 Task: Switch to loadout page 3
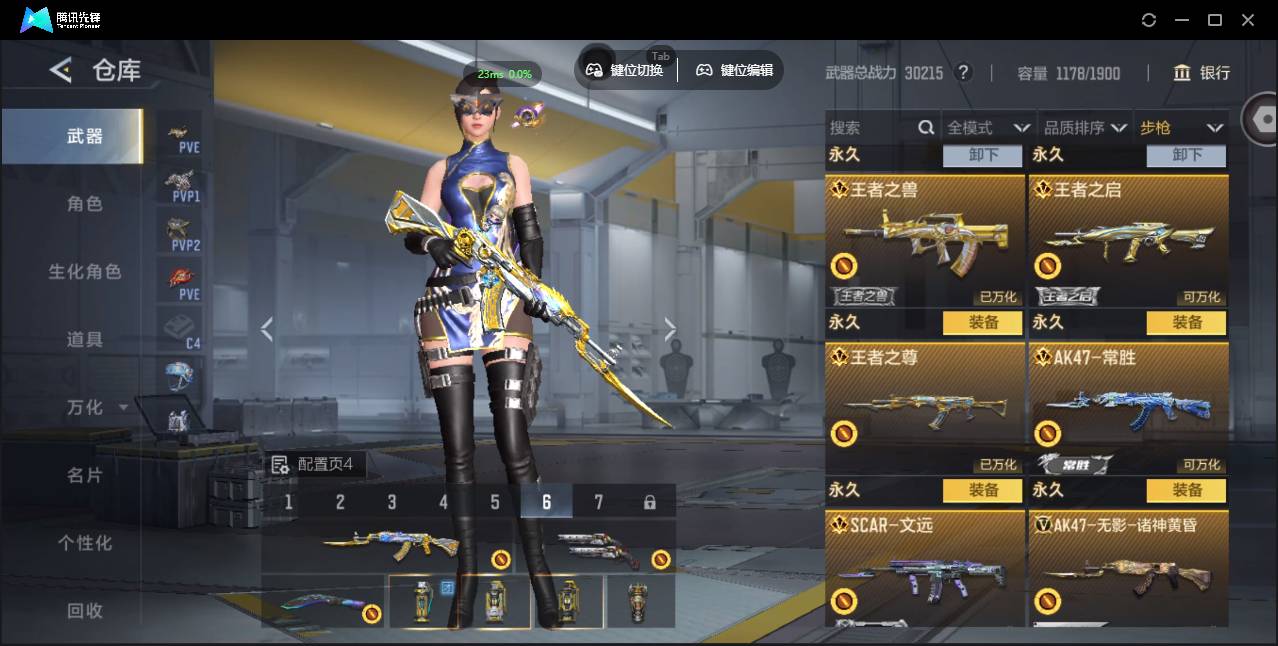(392, 502)
